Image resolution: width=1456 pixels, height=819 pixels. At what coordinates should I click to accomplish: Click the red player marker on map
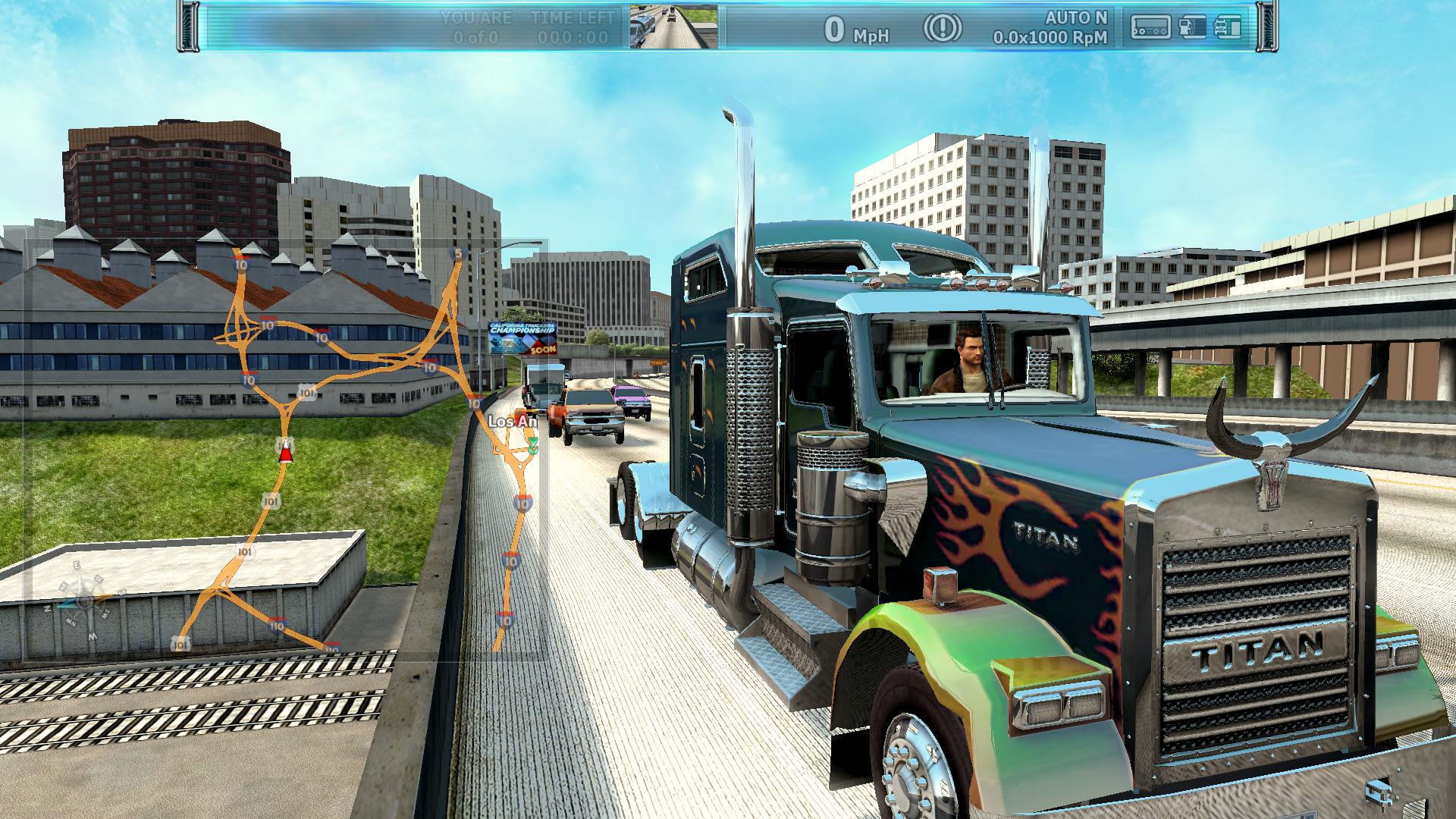point(285,453)
